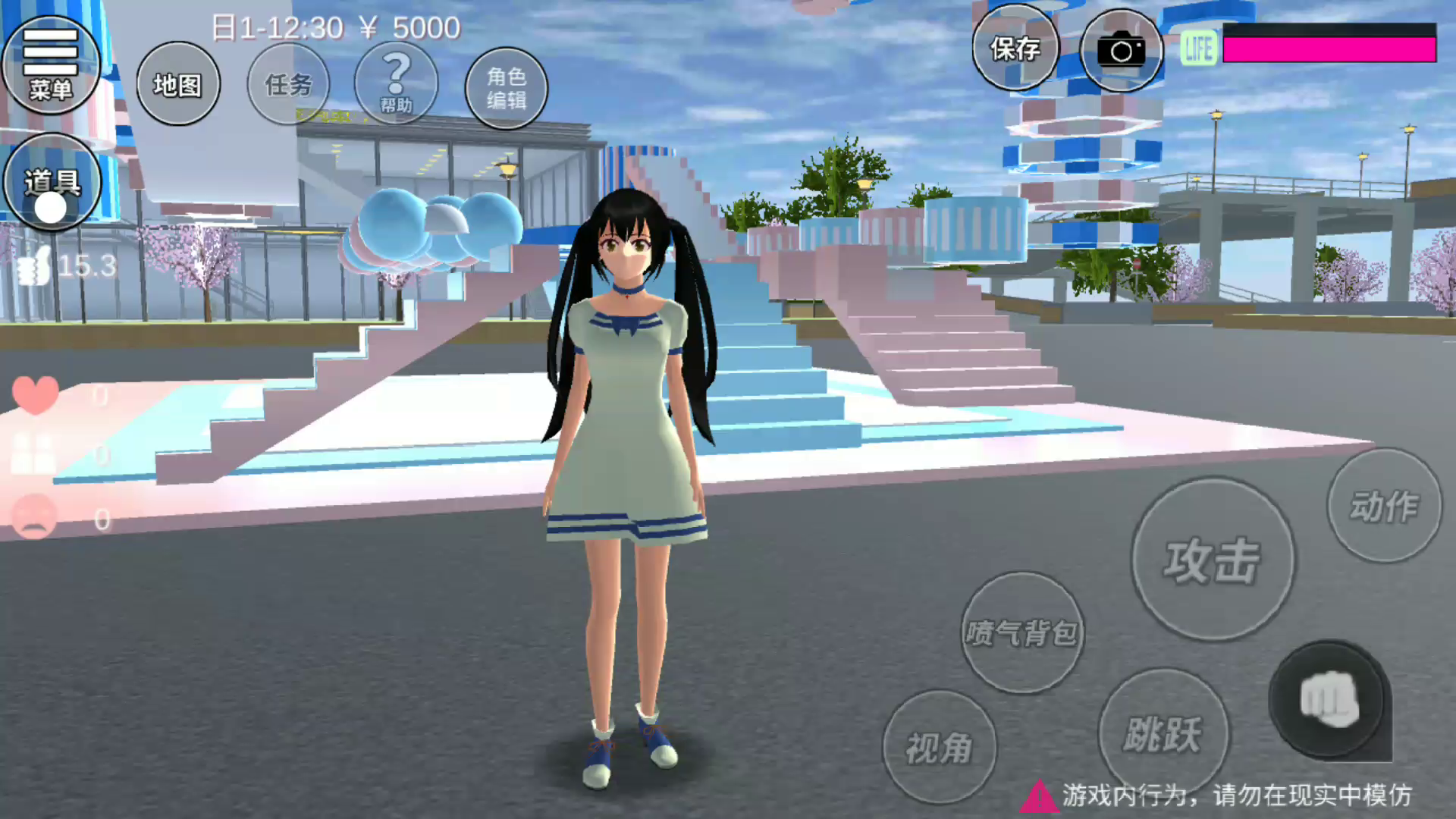1456x819 pixels.
Task: Show the 任务 quest list
Action: 288,84
